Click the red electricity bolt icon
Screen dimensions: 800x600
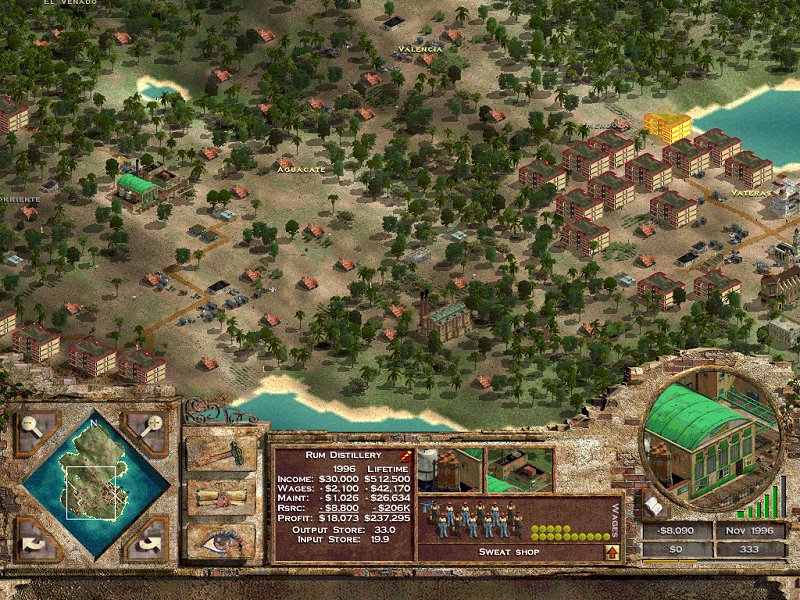pyautogui.click(x=406, y=454)
